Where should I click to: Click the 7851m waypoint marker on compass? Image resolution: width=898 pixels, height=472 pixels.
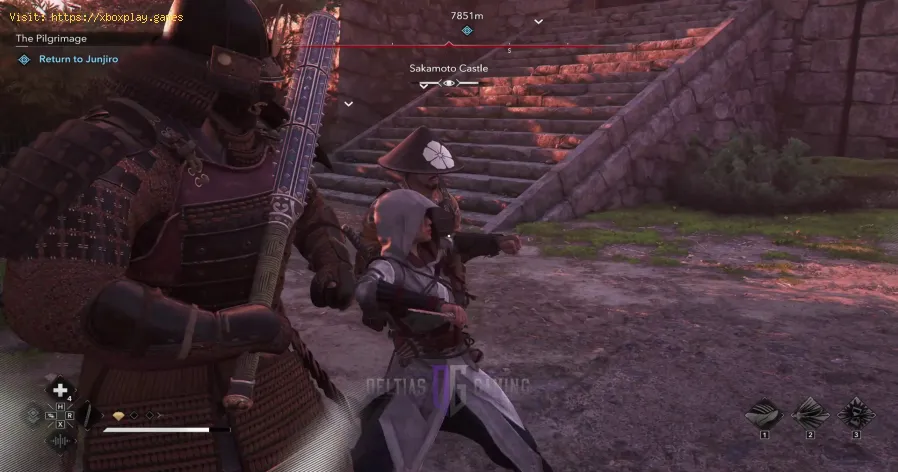(x=466, y=30)
